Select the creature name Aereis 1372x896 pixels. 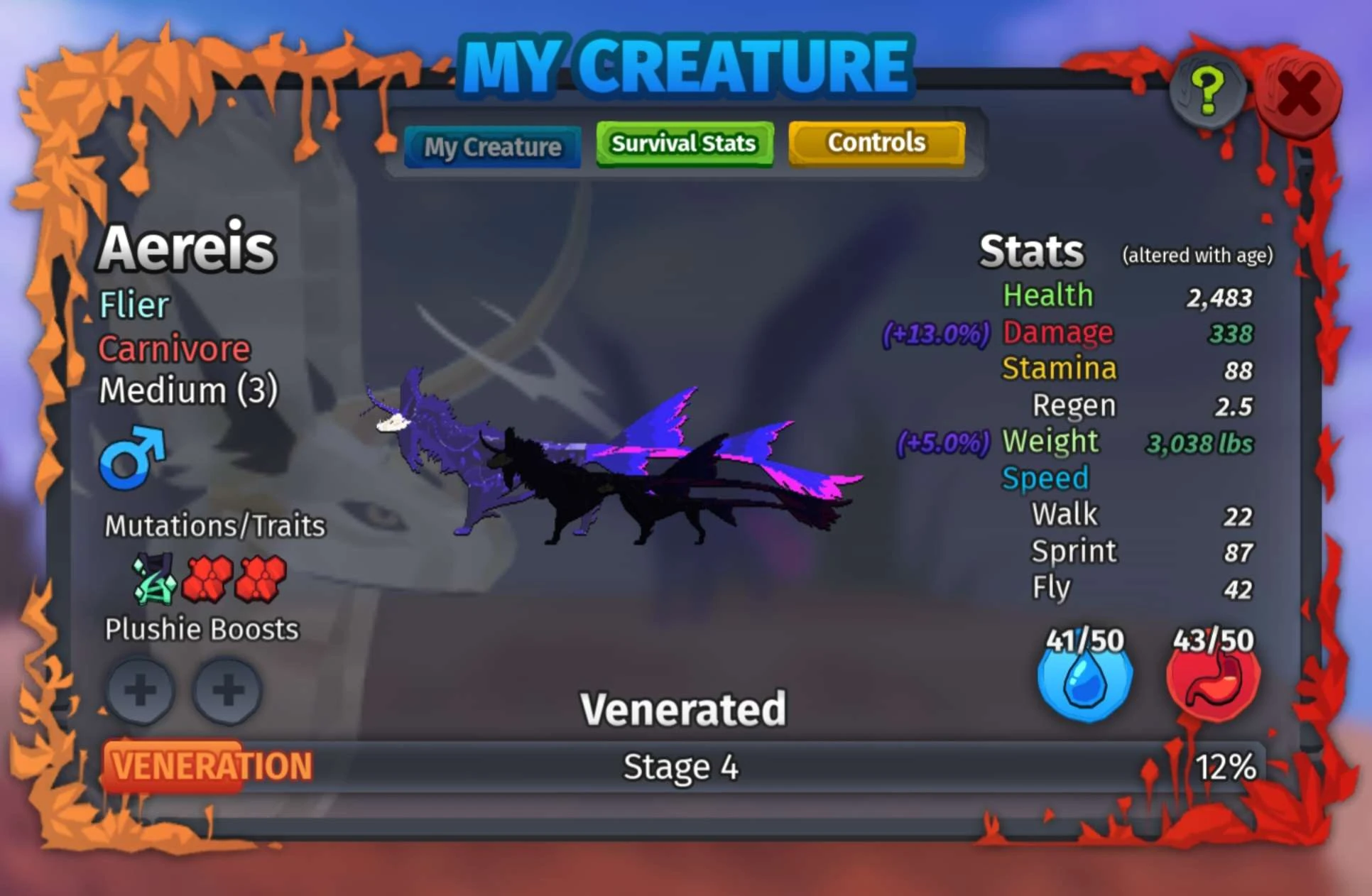click(185, 247)
